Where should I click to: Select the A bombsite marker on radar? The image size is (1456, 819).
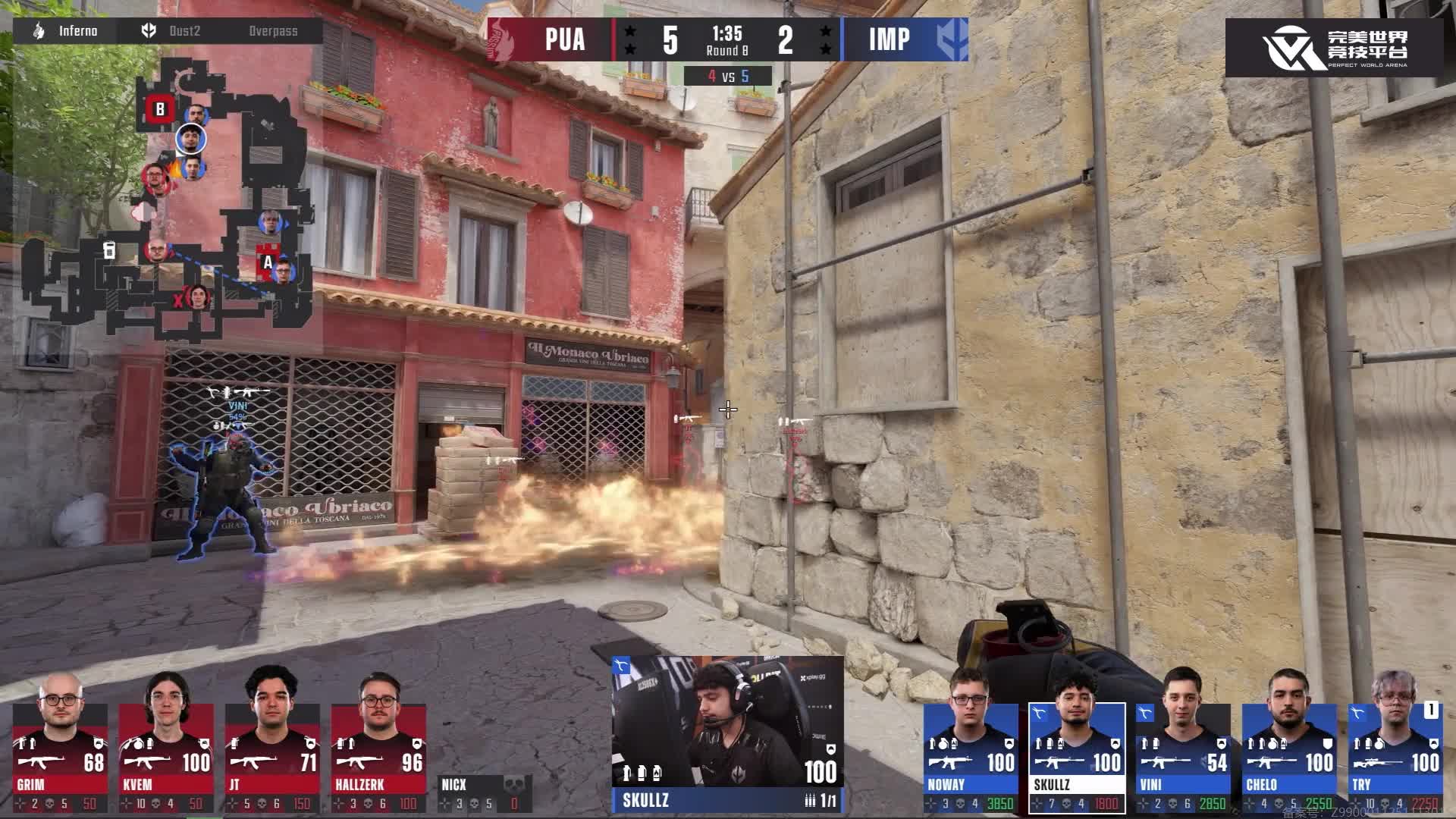268,262
